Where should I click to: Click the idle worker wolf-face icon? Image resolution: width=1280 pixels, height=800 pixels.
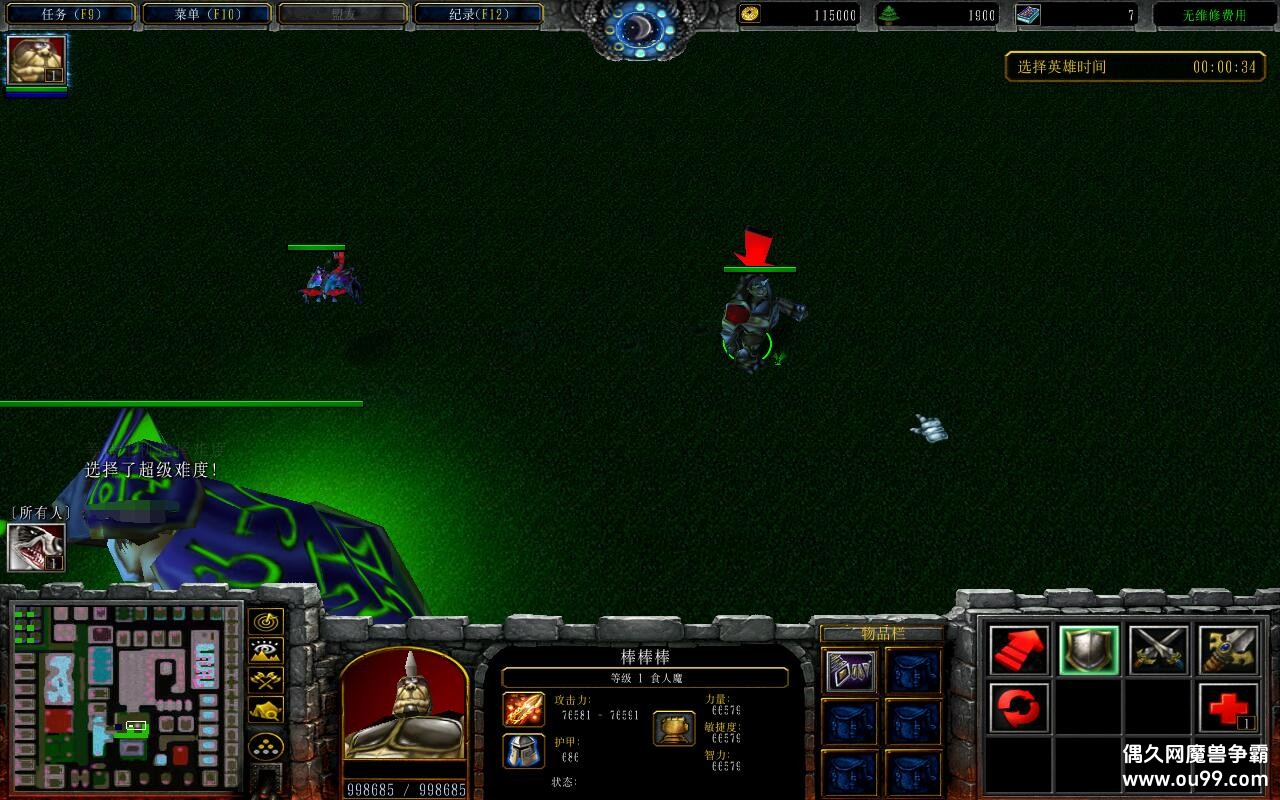pyautogui.click(x=37, y=548)
